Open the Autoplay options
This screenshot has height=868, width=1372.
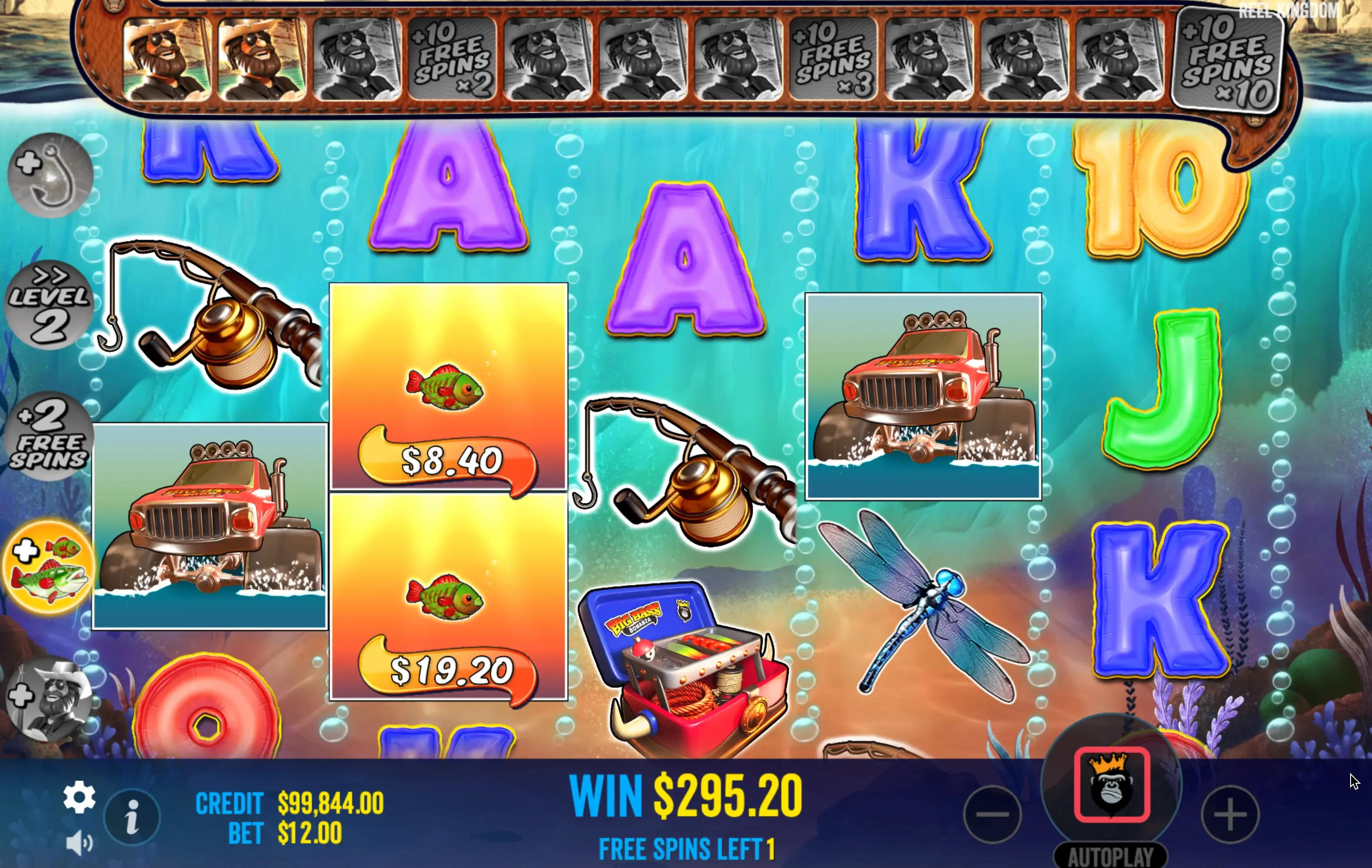pos(1110,856)
